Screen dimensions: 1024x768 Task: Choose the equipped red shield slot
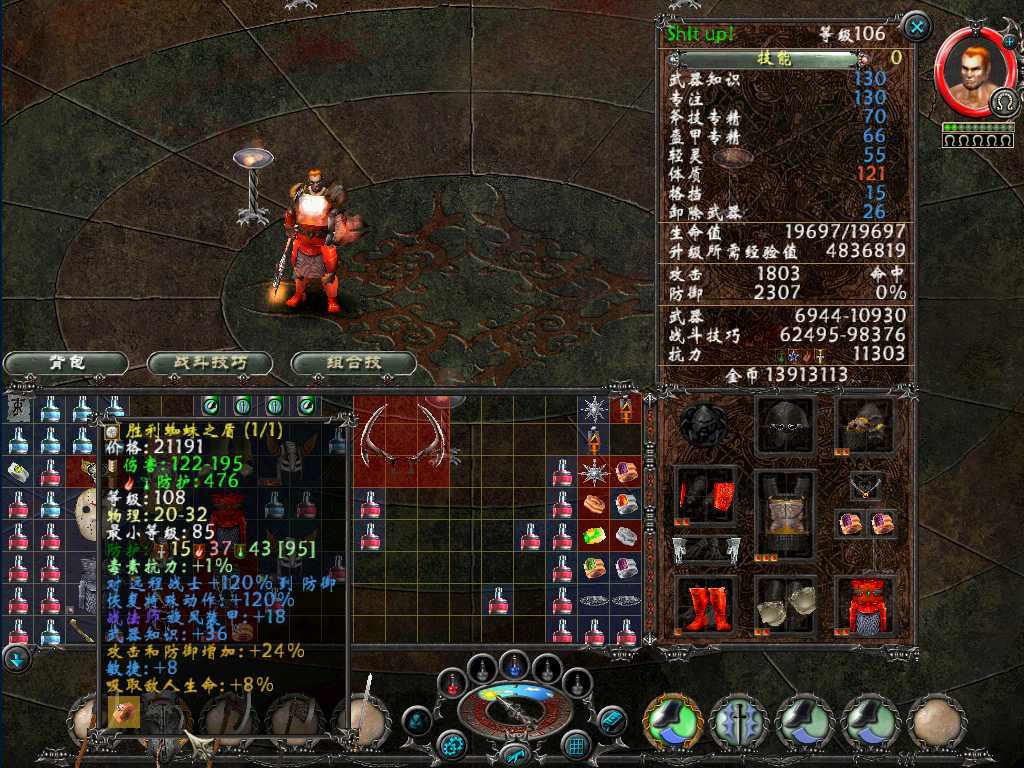click(864, 605)
